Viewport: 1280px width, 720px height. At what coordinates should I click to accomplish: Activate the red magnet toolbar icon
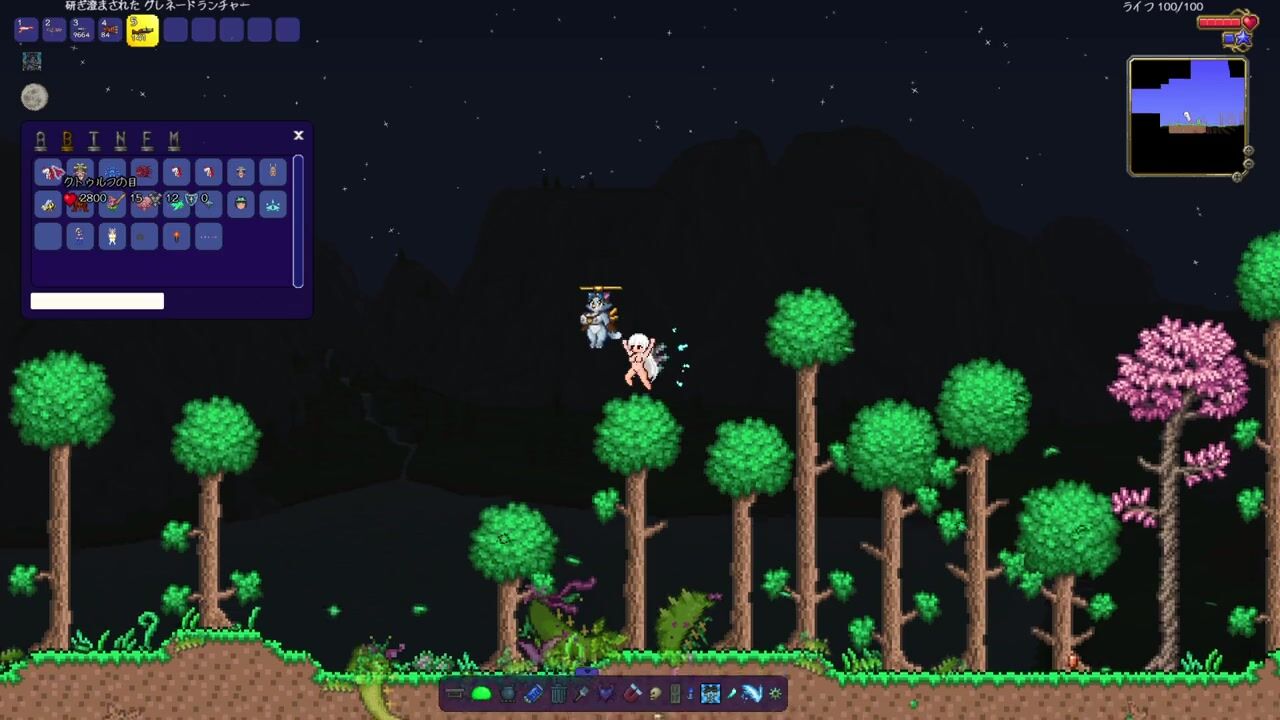click(x=632, y=693)
